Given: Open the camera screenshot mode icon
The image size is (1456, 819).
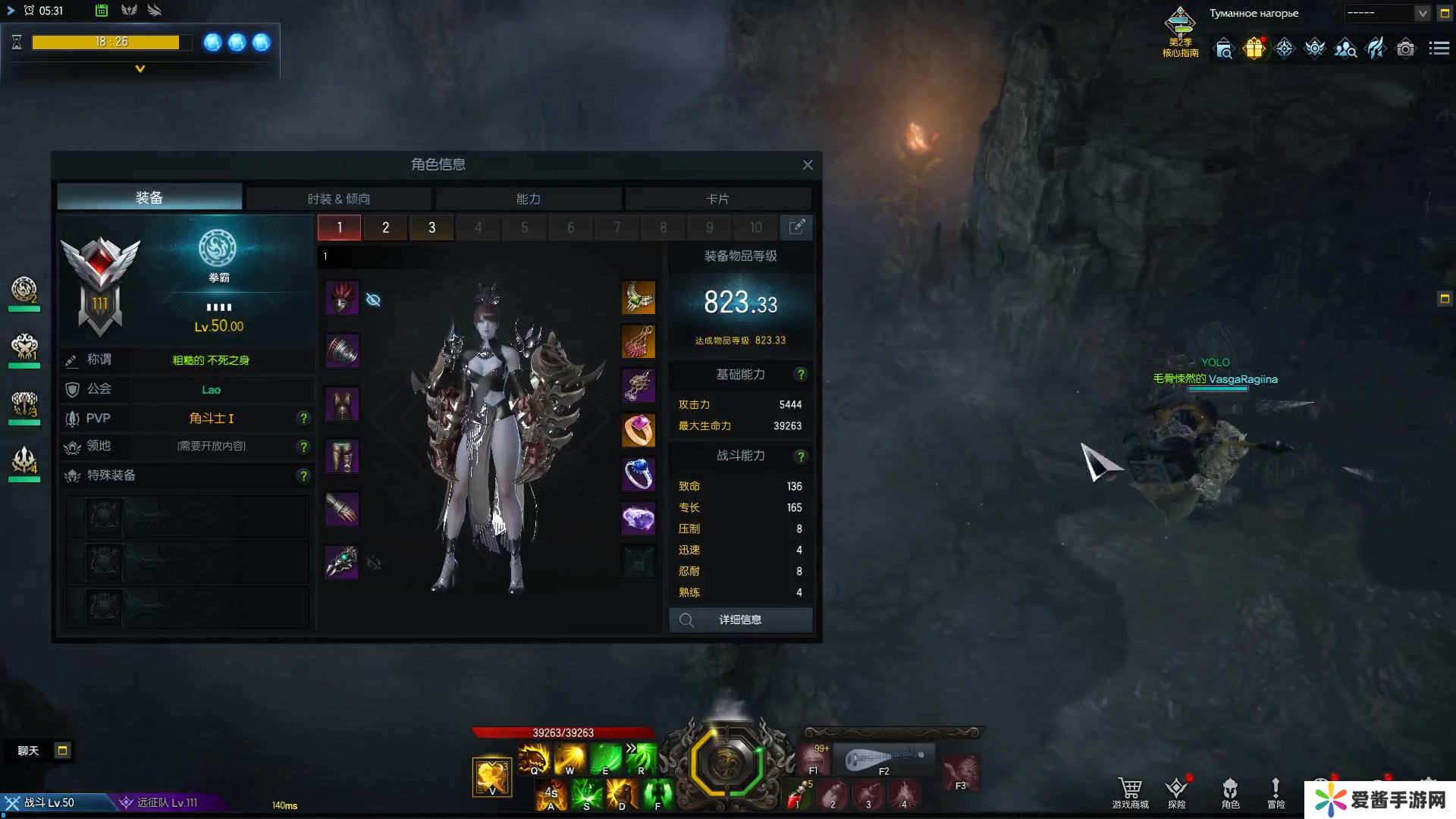Looking at the screenshot, I should pos(1405,49).
